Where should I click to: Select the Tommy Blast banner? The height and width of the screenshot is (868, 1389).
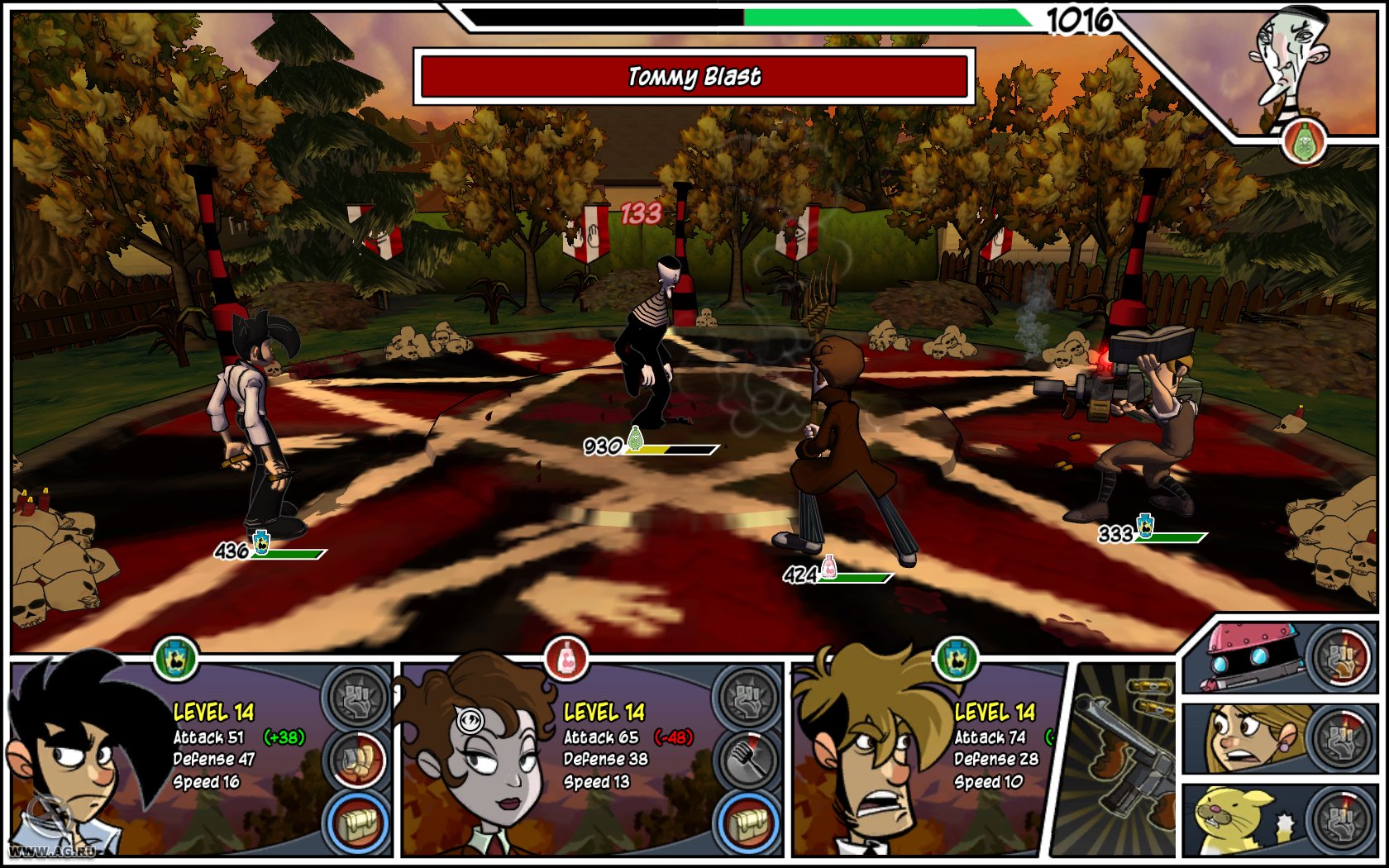[x=694, y=79]
